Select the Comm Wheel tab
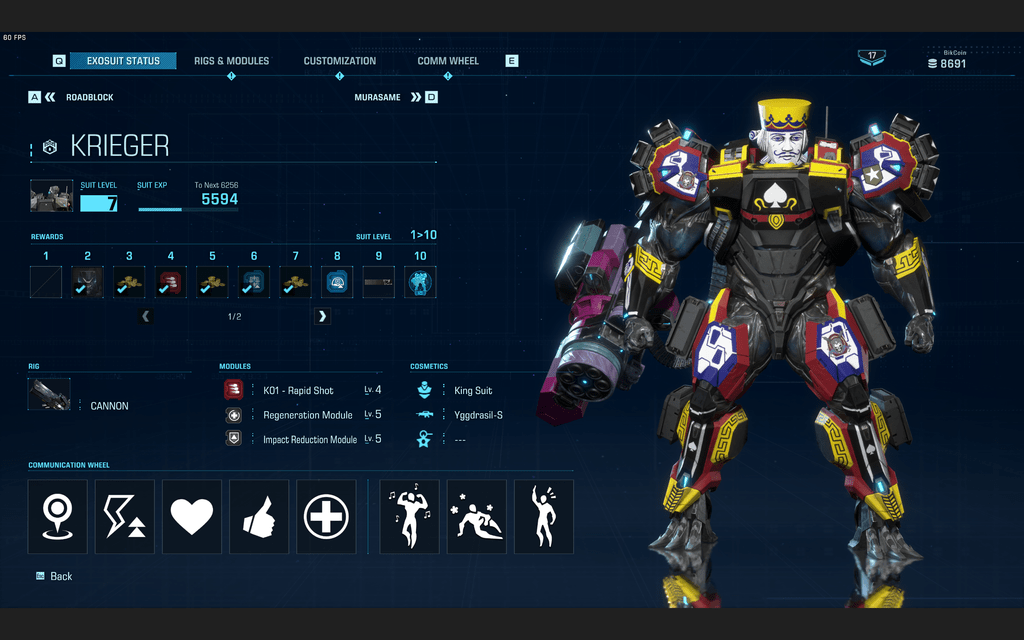Viewport: 1024px width, 640px height. pyautogui.click(x=448, y=61)
